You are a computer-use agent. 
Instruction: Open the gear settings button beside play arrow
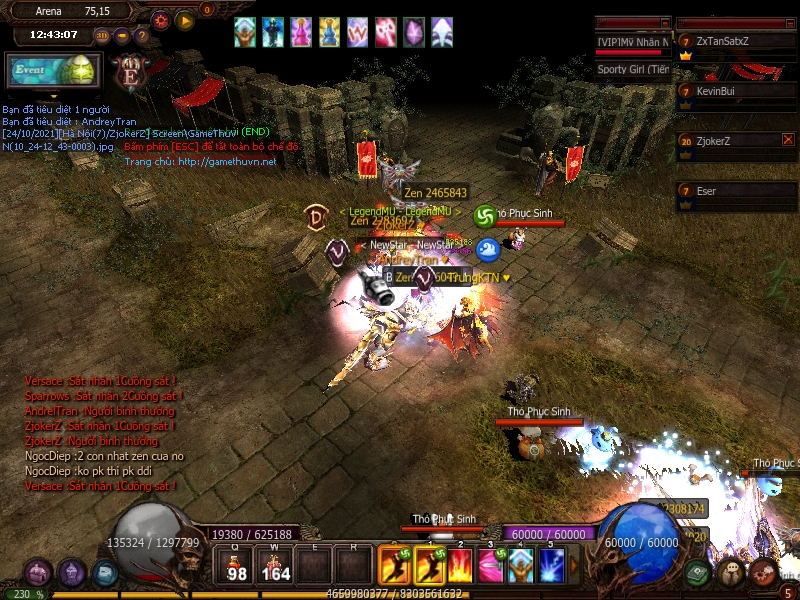[x=160, y=20]
